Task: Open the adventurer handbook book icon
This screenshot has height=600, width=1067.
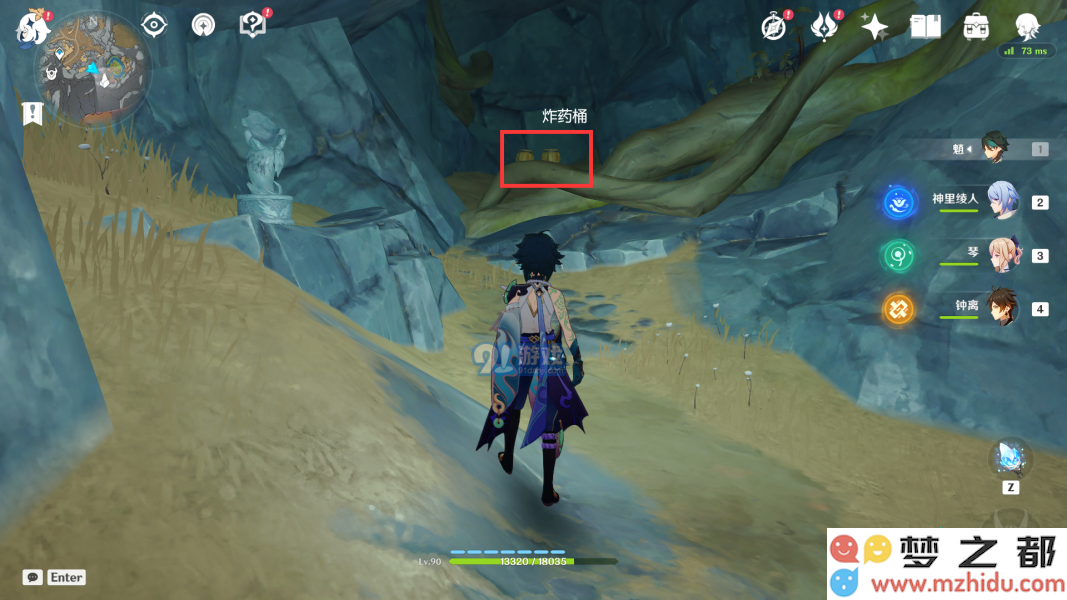Action: [925, 27]
